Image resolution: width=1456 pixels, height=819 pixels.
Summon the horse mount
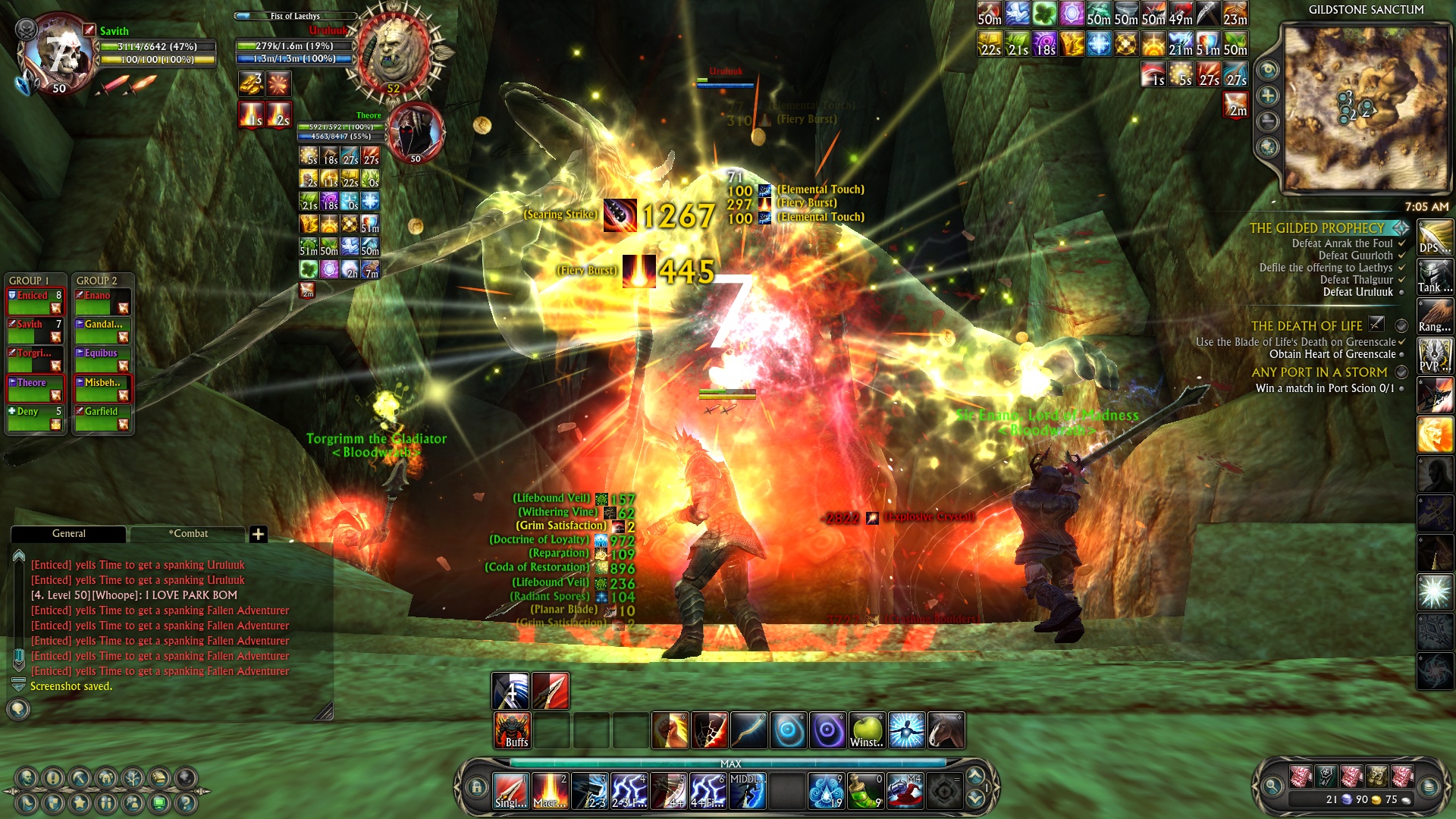(946, 730)
